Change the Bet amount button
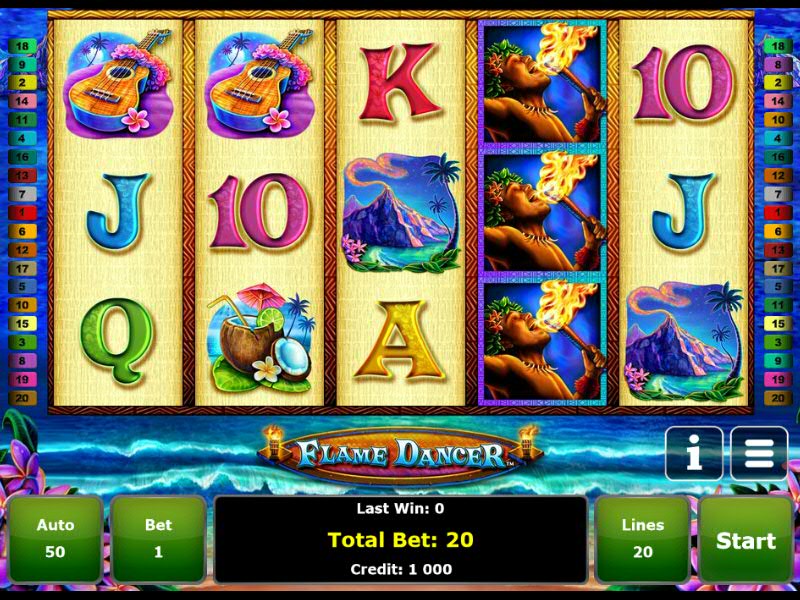 [x=158, y=539]
